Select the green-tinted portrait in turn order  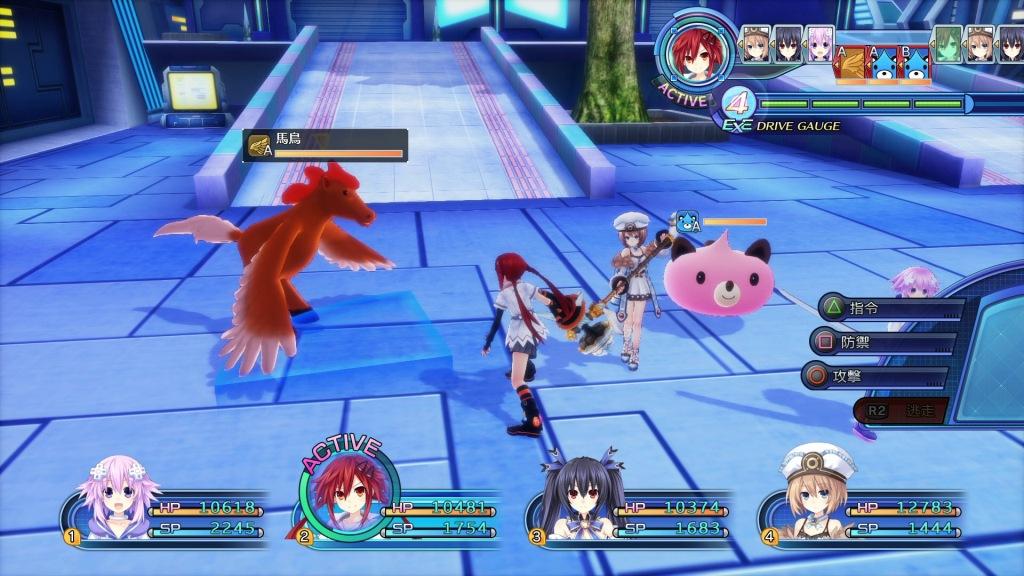[948, 44]
